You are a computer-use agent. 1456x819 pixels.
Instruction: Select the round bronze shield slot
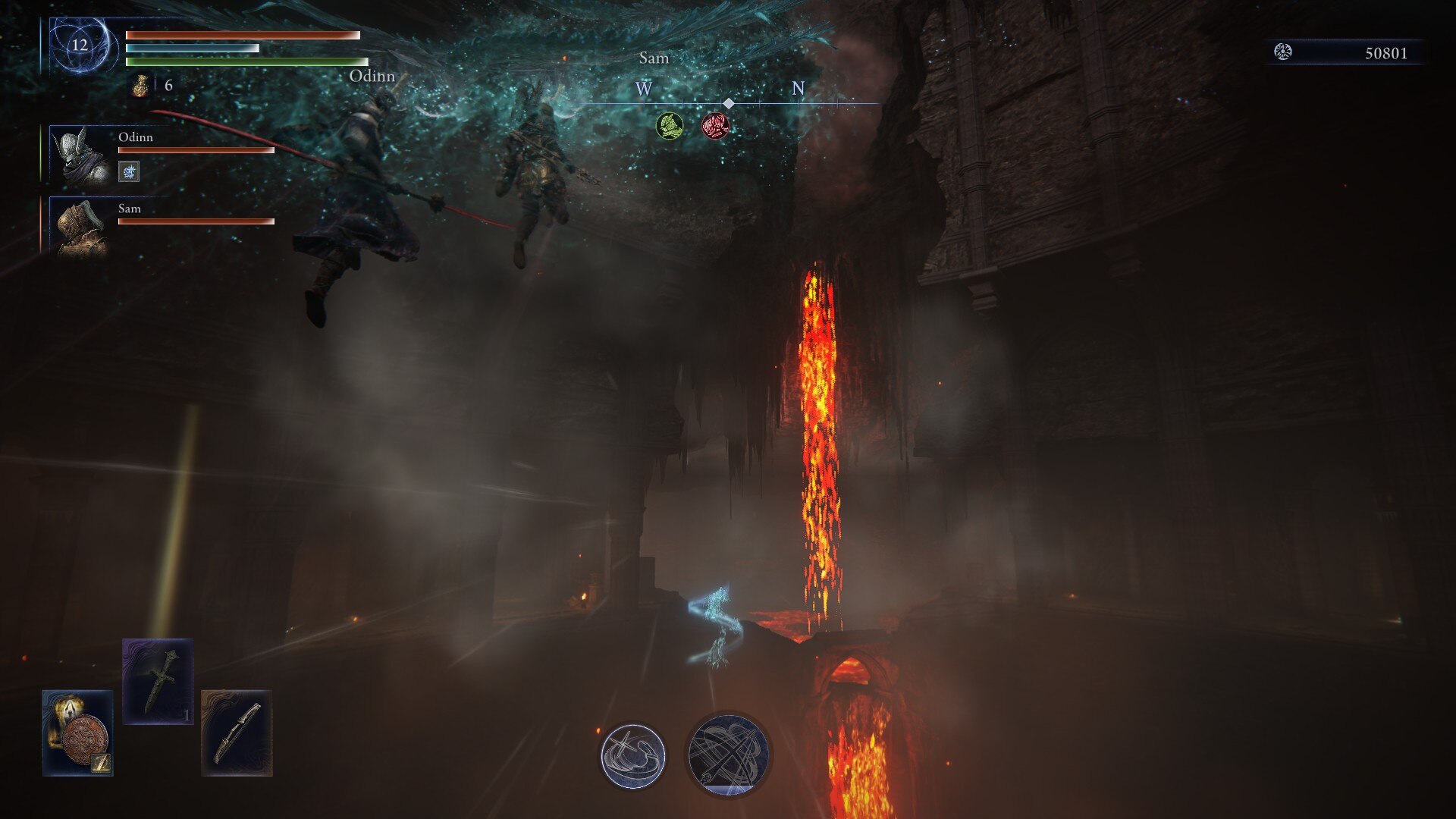(78, 733)
